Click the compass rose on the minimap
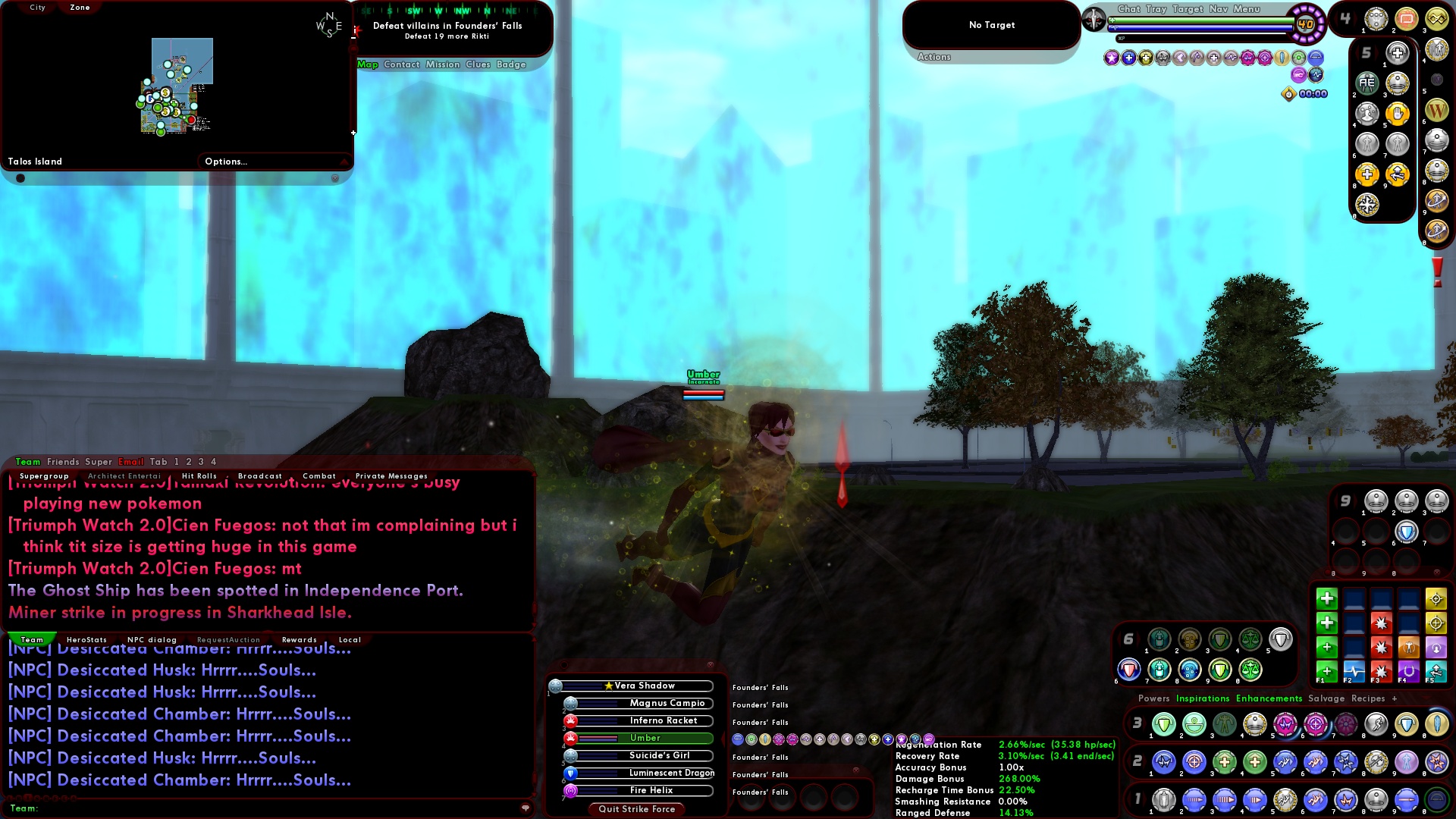This screenshot has height=819, width=1456. click(330, 24)
